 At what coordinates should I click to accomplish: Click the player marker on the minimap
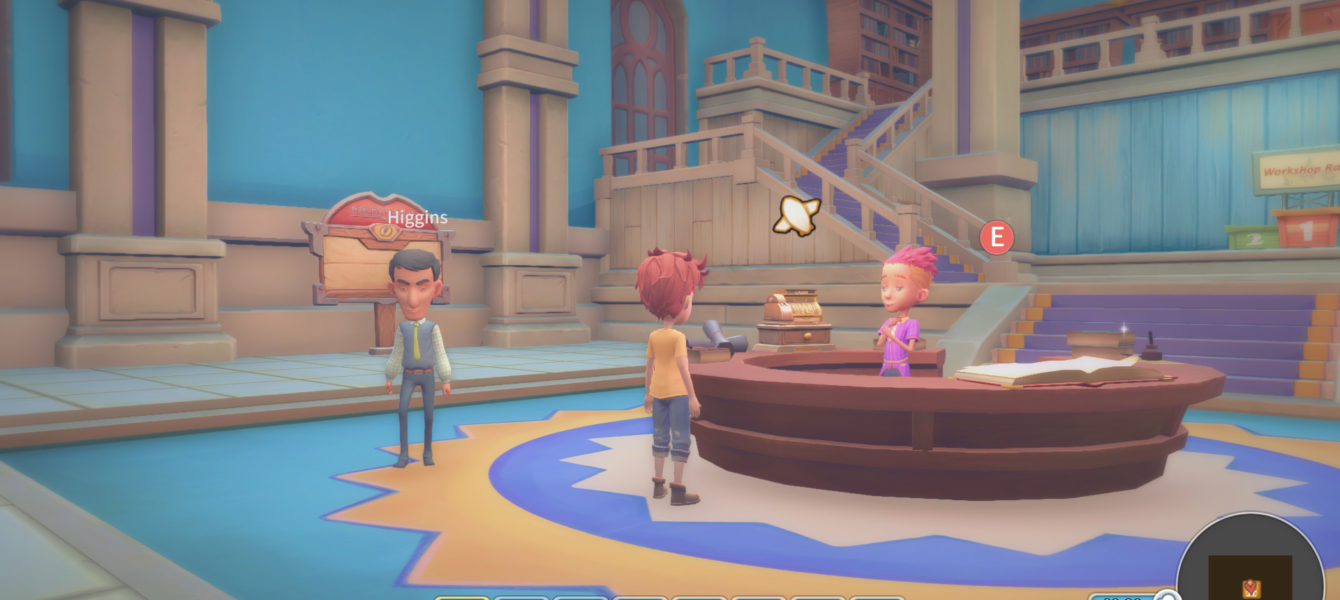(1250, 588)
